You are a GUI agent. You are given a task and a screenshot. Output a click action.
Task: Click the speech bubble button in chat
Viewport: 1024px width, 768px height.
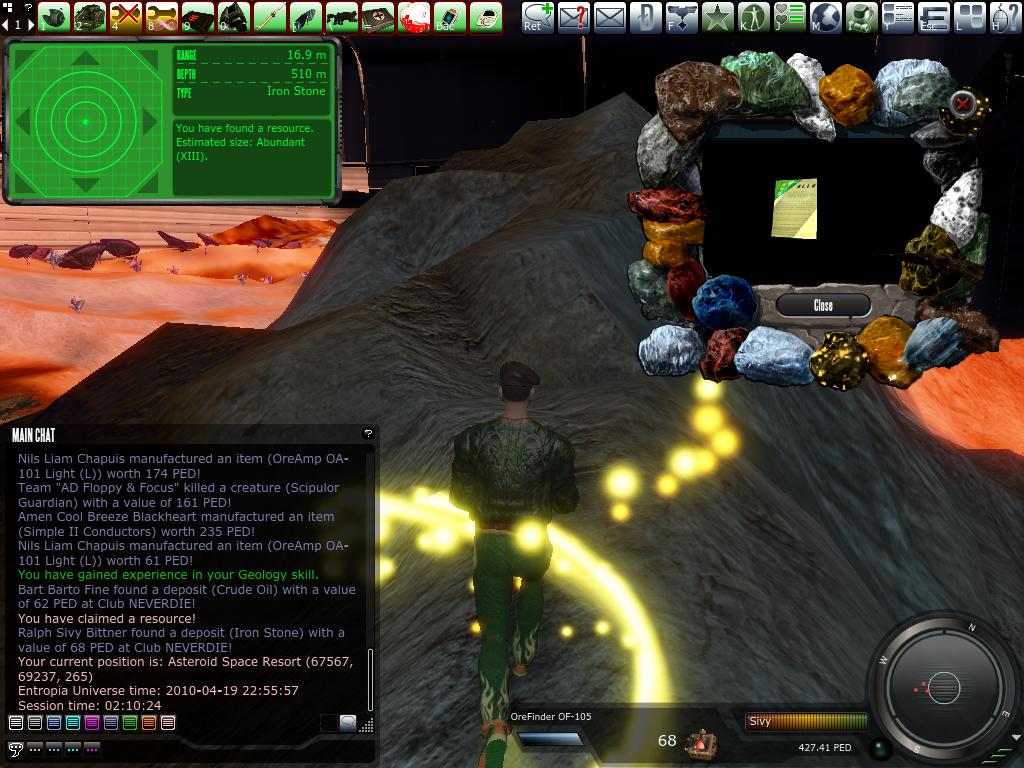click(x=15, y=748)
